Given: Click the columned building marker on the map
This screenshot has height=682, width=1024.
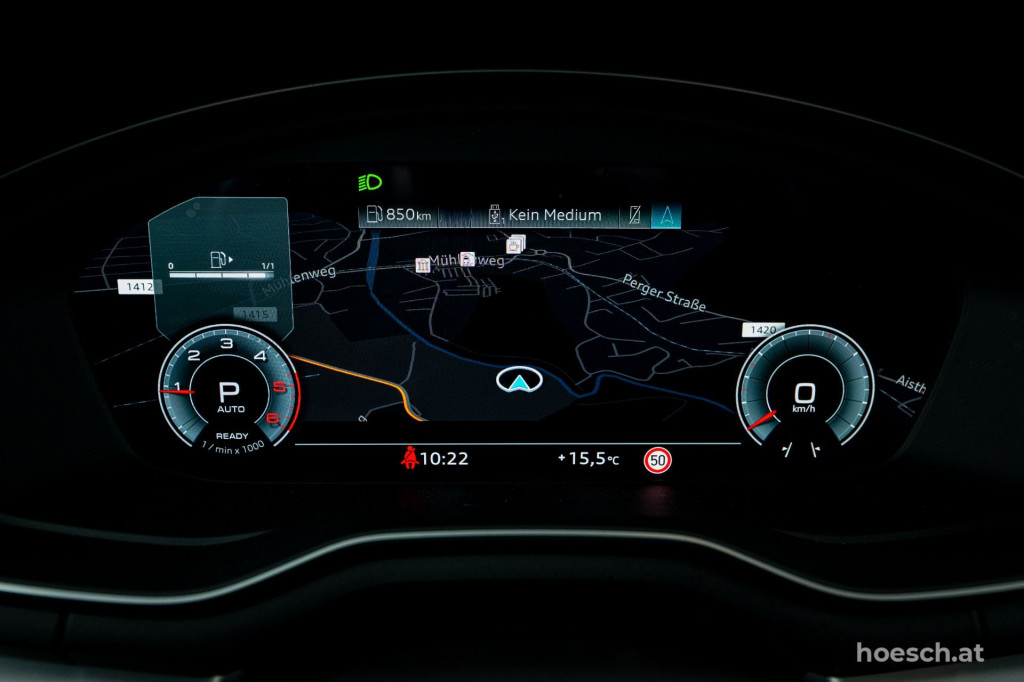Looking at the screenshot, I should point(423,265).
